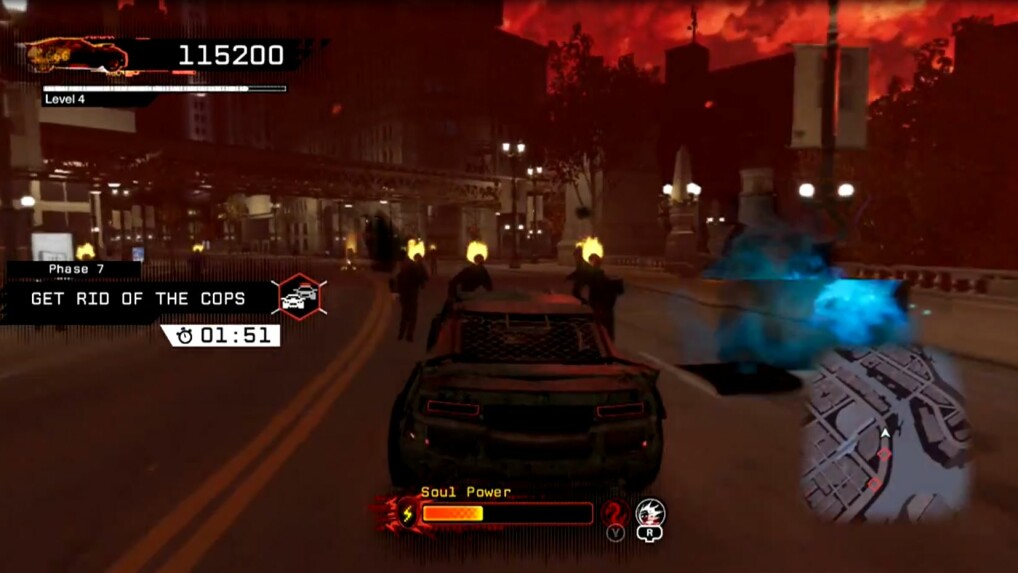Image resolution: width=1018 pixels, height=573 pixels.
Task: Select the red question mark ability icon
Action: (614, 514)
